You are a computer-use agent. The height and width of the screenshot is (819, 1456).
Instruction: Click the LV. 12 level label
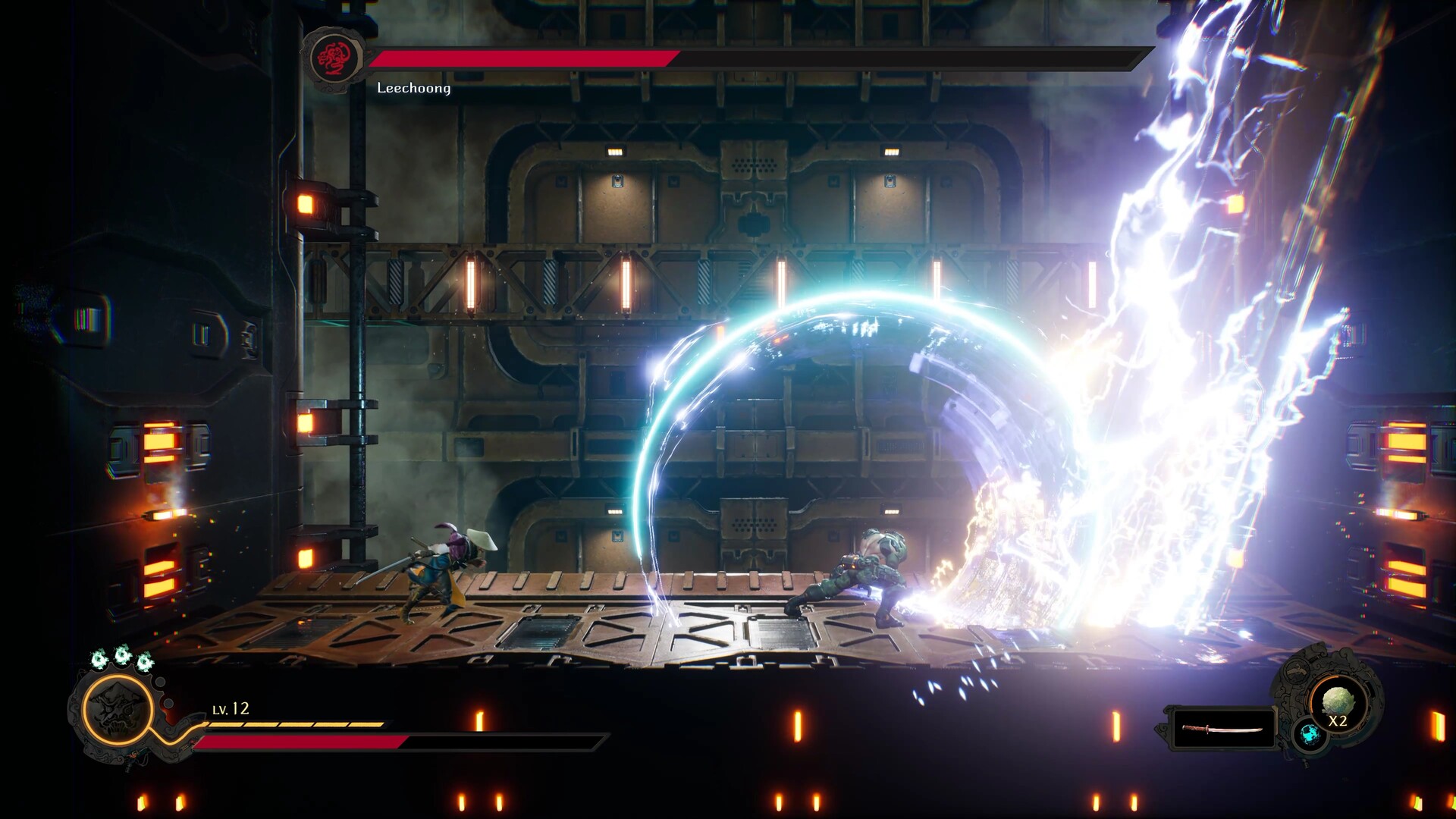[231, 708]
